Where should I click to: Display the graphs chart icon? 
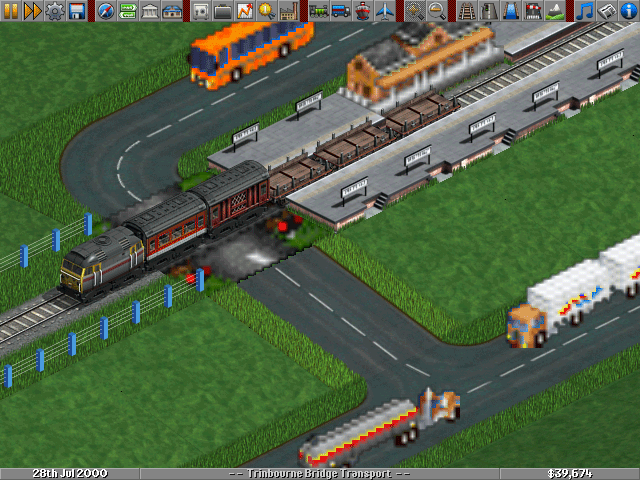click(x=245, y=11)
